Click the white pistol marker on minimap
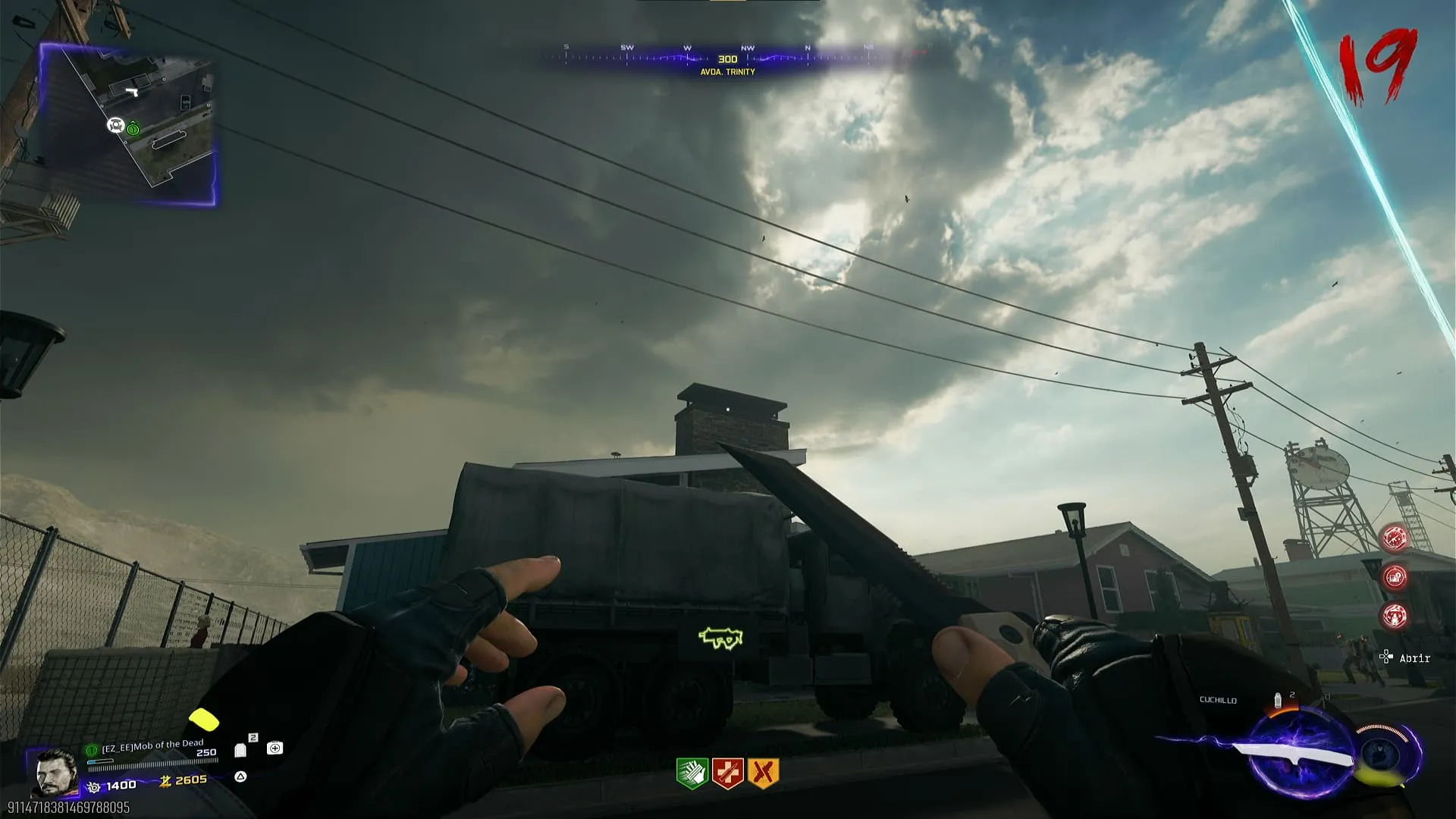Viewport: 1456px width, 819px height. point(133,92)
